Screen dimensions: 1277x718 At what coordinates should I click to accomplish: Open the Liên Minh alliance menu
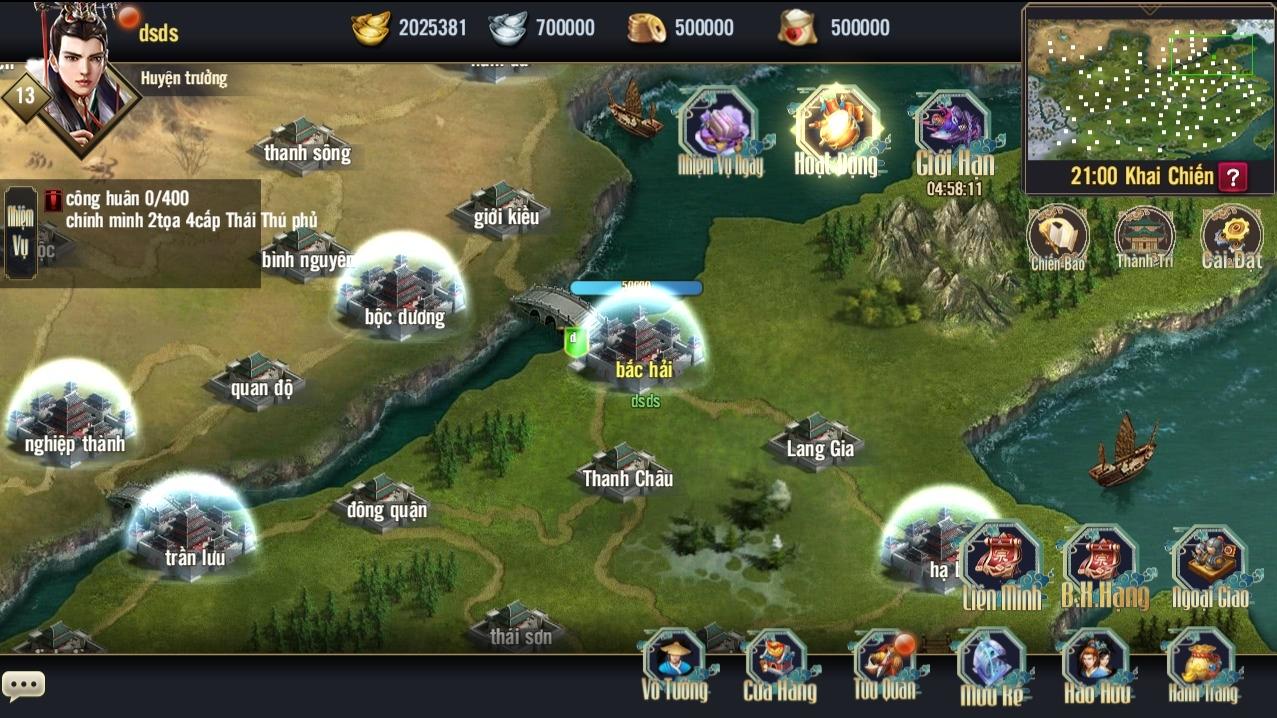click(x=1001, y=565)
